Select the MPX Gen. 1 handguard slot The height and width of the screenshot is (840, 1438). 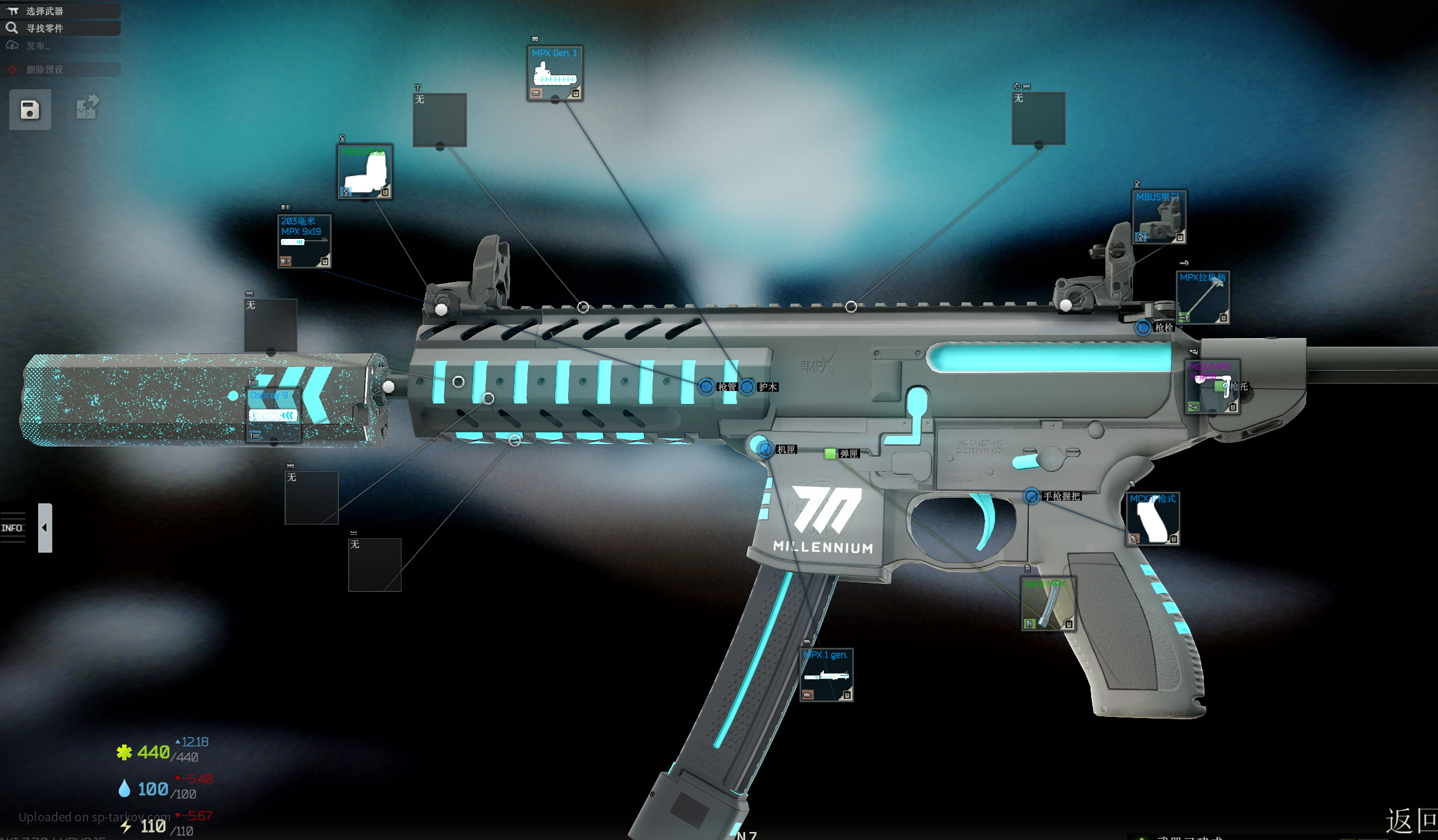pos(554,73)
